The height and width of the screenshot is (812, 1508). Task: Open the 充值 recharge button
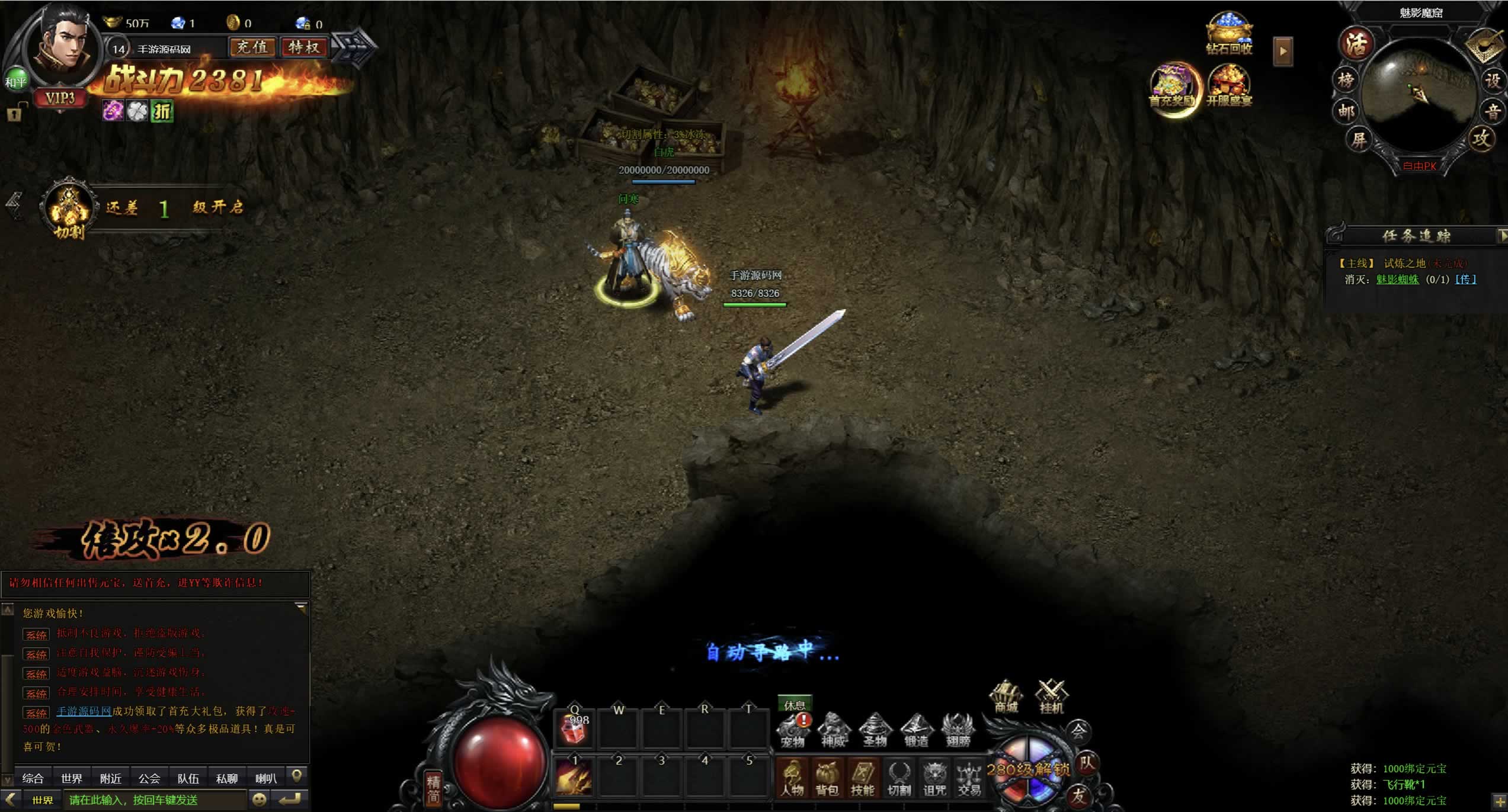(252, 47)
